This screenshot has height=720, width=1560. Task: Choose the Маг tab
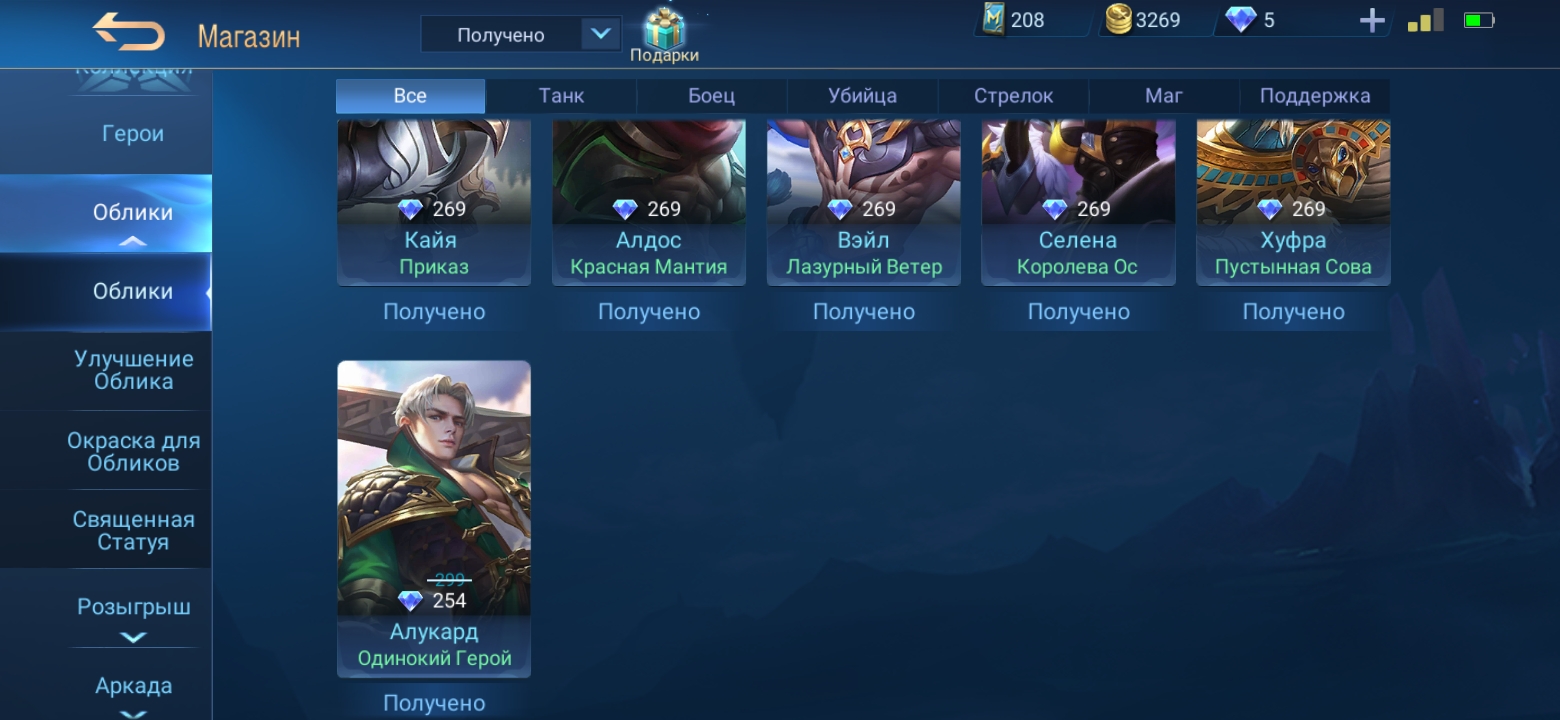pos(1163,96)
